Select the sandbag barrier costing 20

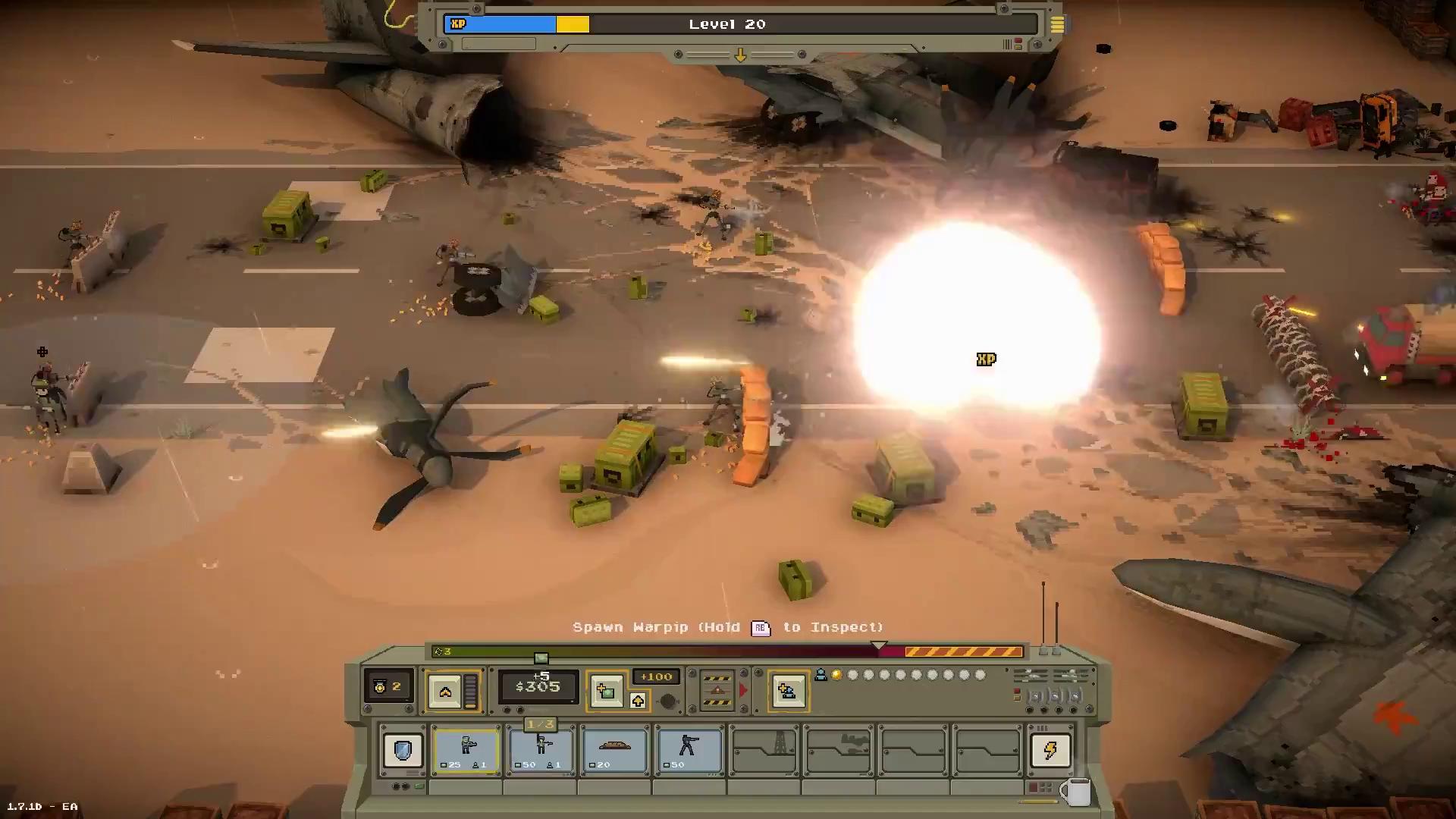(x=615, y=750)
